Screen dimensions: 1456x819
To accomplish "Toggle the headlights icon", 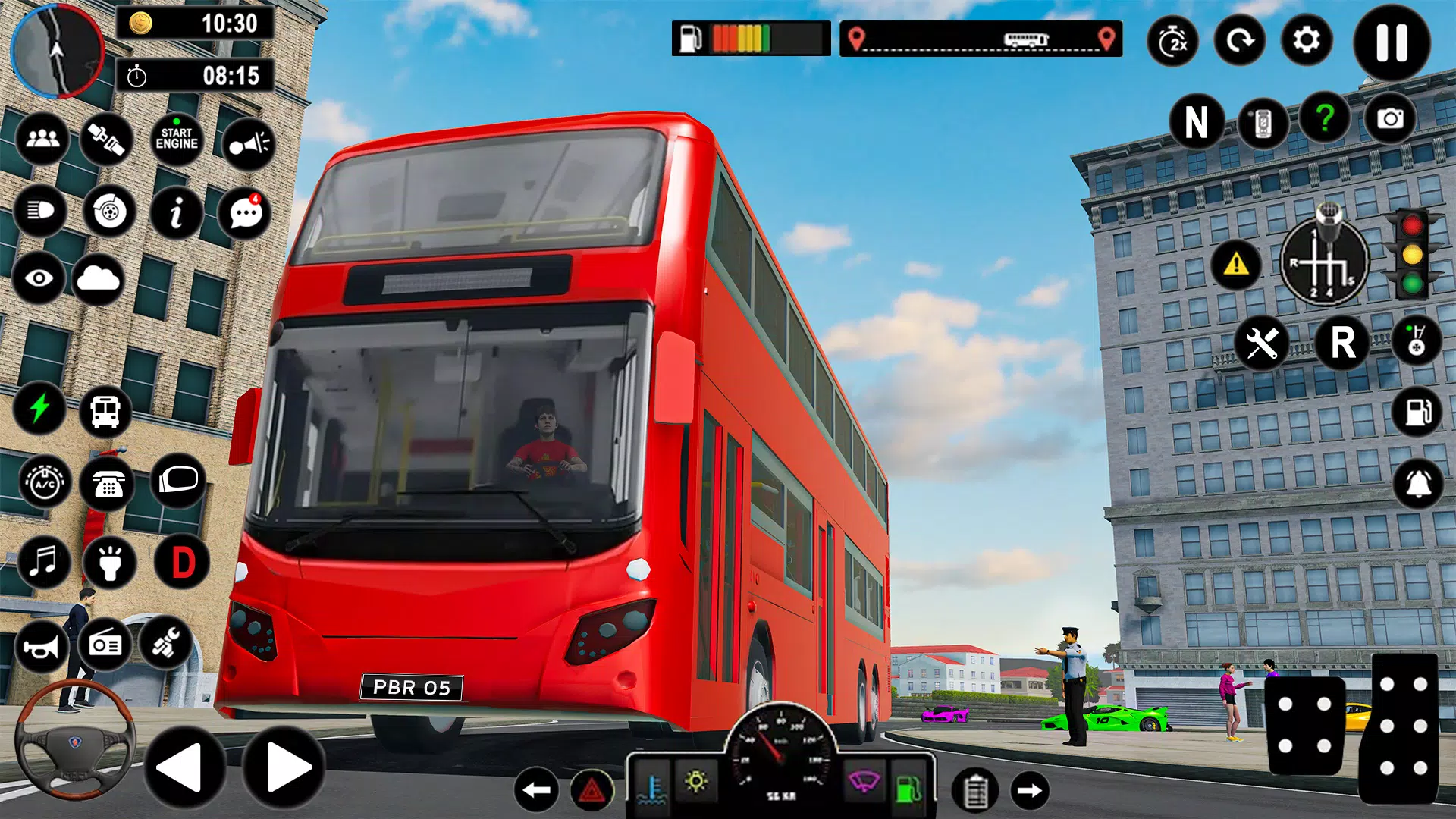I will [x=41, y=210].
